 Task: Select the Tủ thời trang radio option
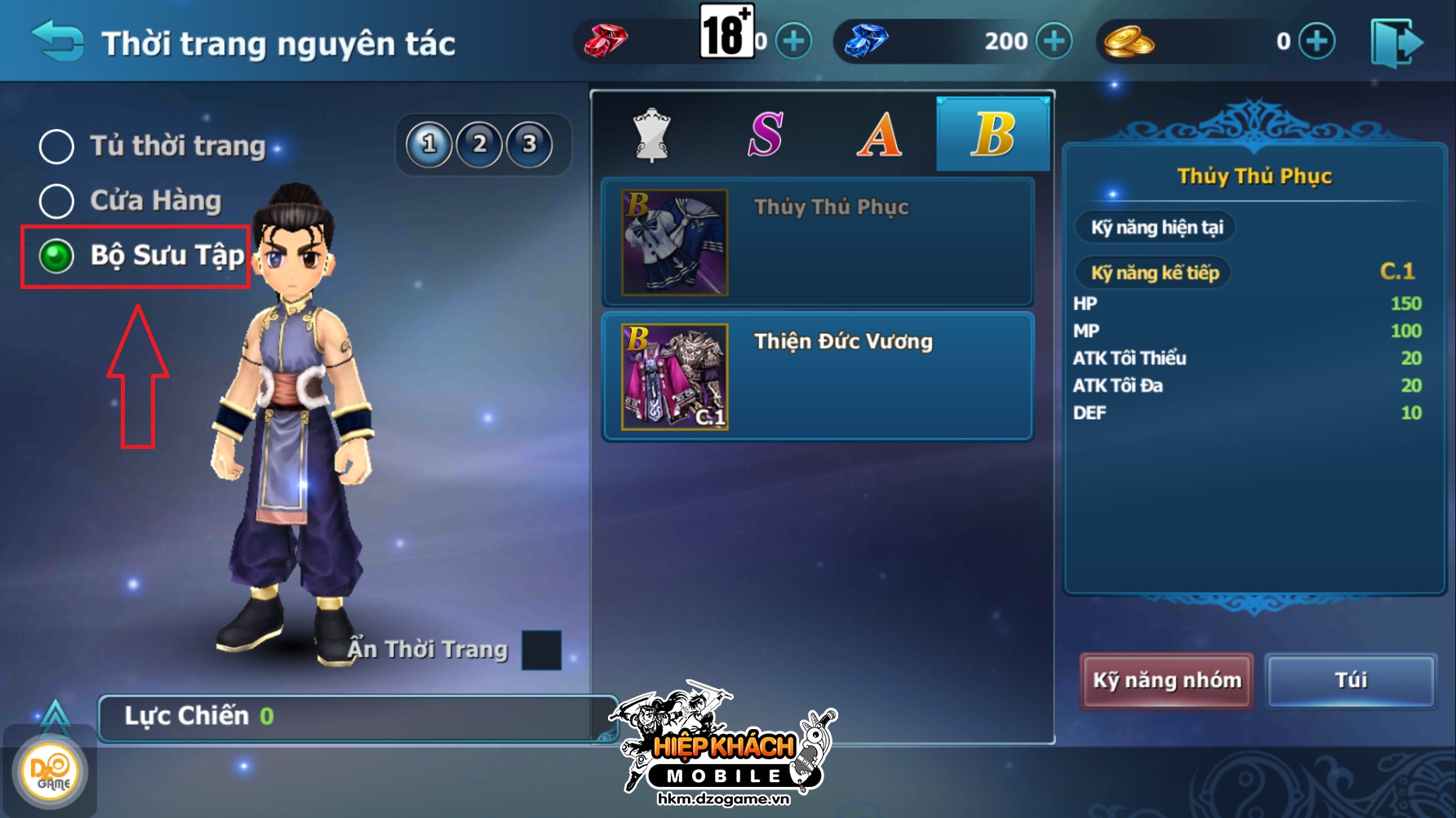[57, 146]
